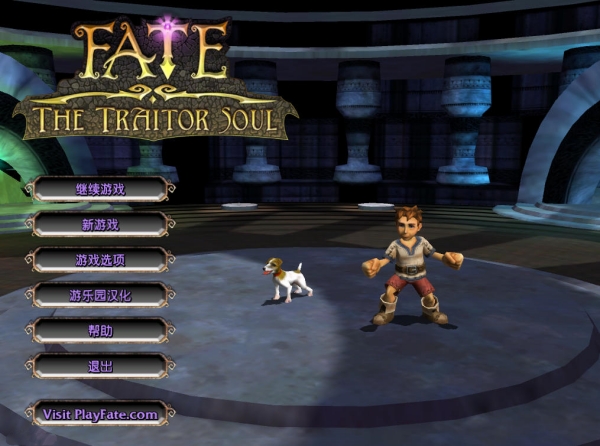The width and height of the screenshot is (600, 446).
Task: Select the 游乐园汉化 menu entry
Action: point(100,295)
